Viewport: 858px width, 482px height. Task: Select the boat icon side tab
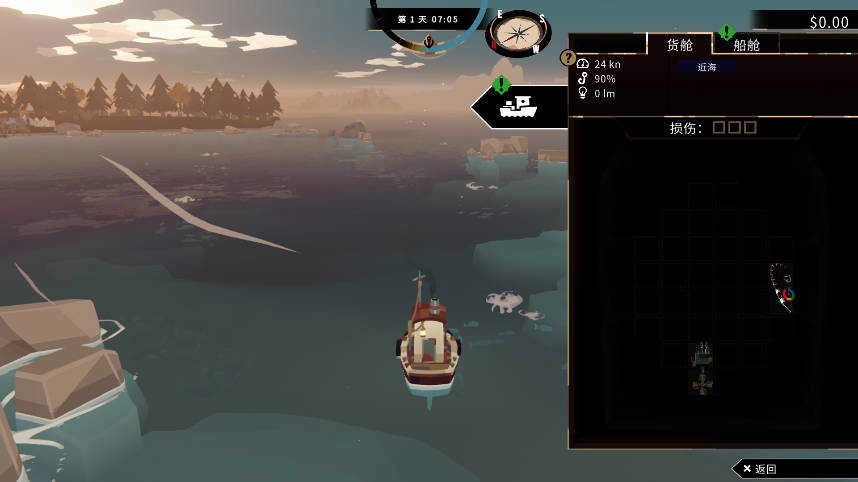tap(519, 104)
